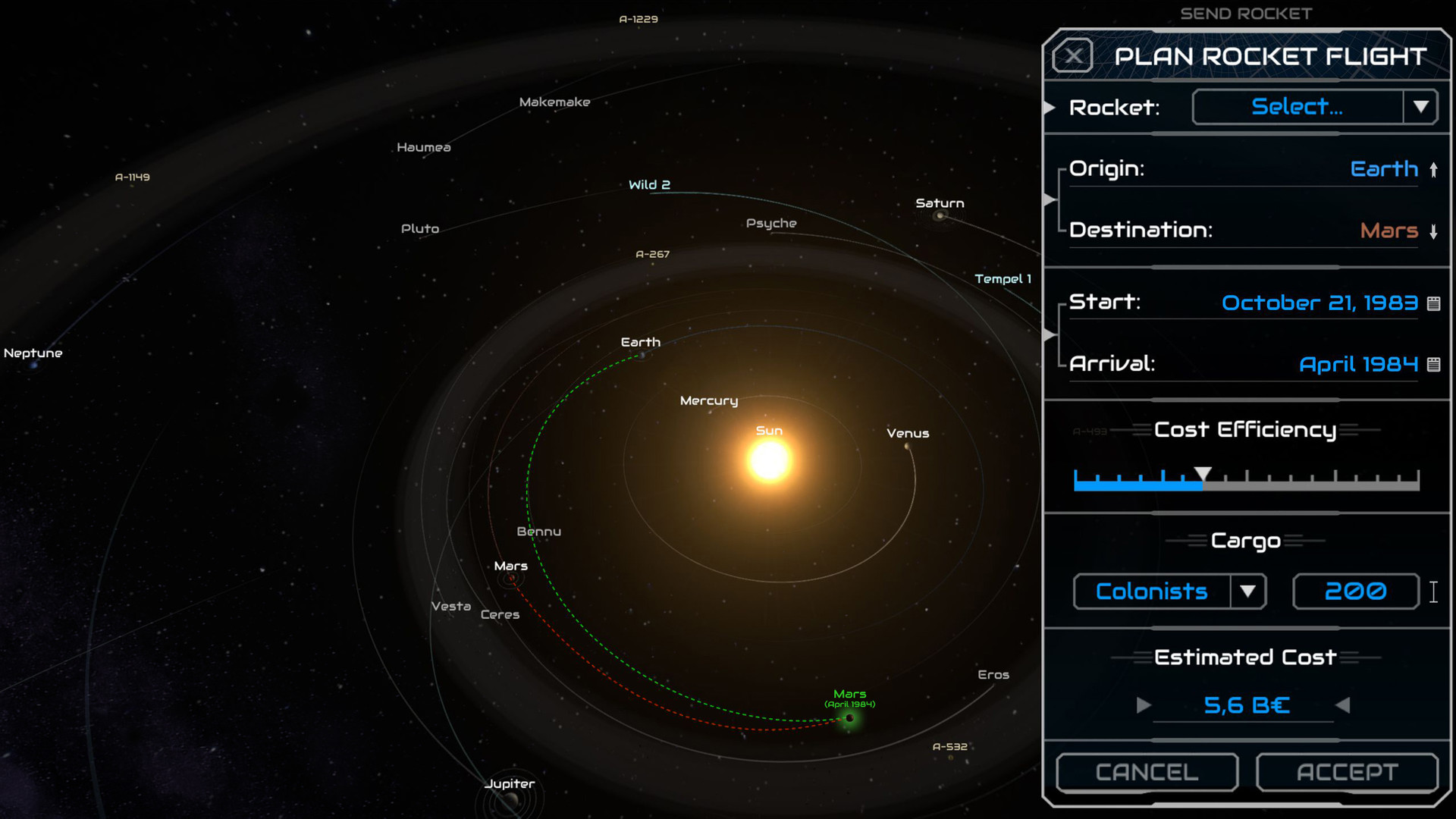Screen dimensions: 1456x819
Task: Accept the rocket flight plan
Action: point(1347,772)
